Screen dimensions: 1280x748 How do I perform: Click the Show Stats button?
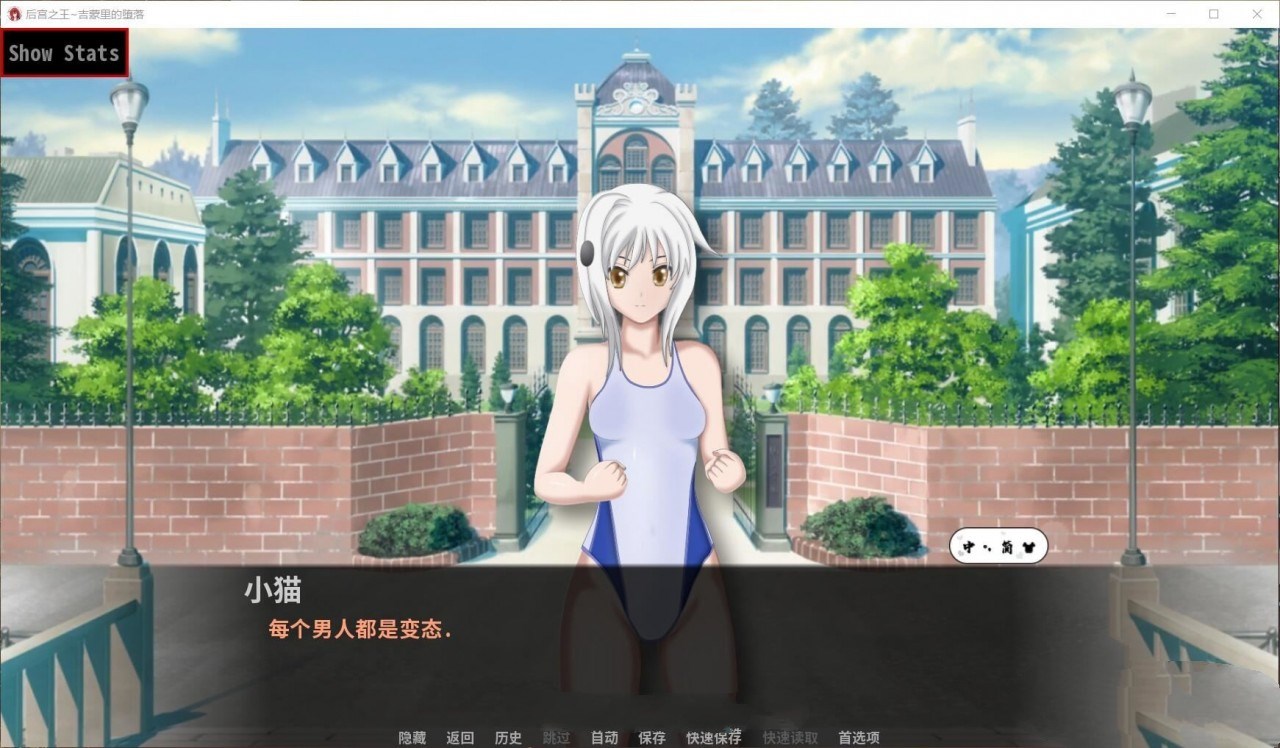64,53
